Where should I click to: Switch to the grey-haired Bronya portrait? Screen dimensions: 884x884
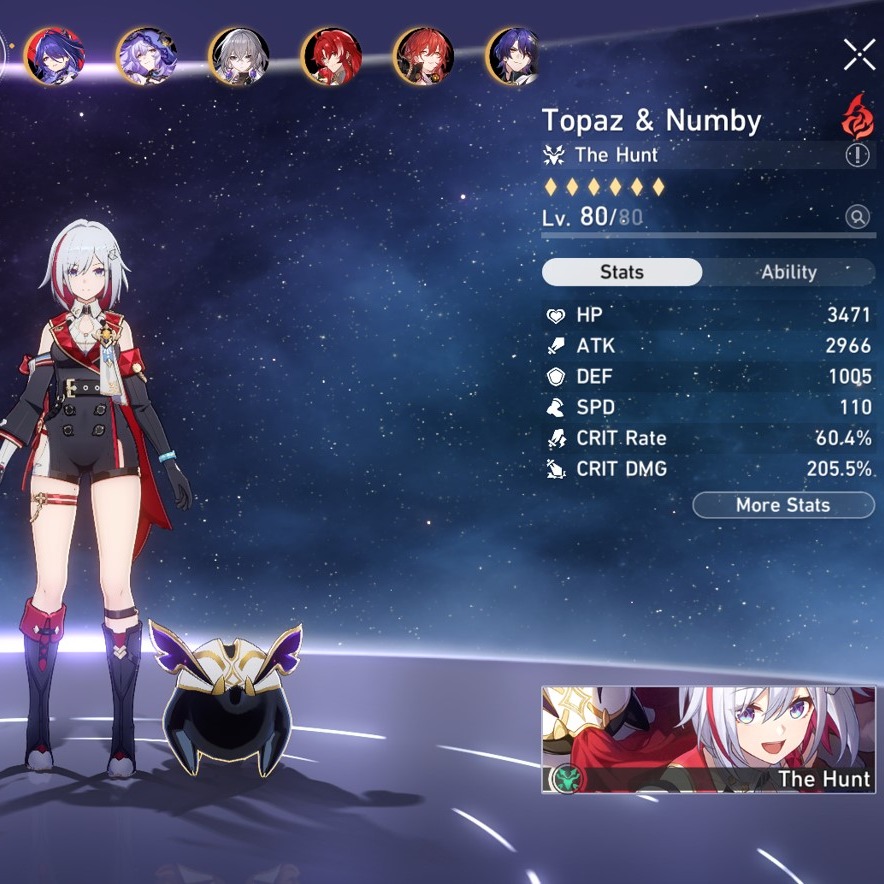(238, 55)
